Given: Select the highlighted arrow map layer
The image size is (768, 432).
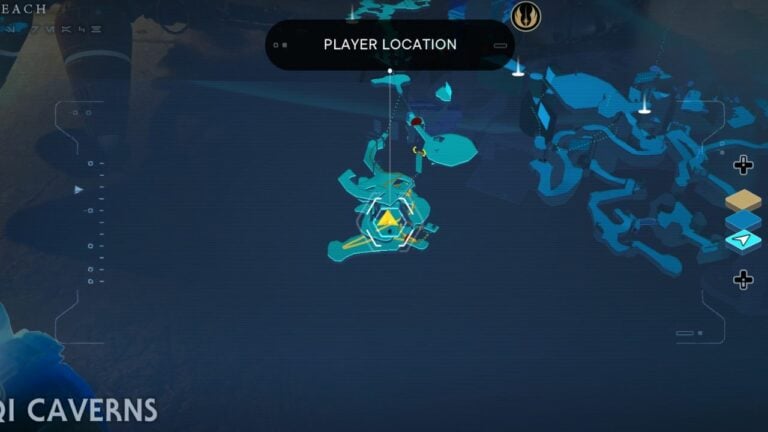Looking at the screenshot, I should (743, 241).
